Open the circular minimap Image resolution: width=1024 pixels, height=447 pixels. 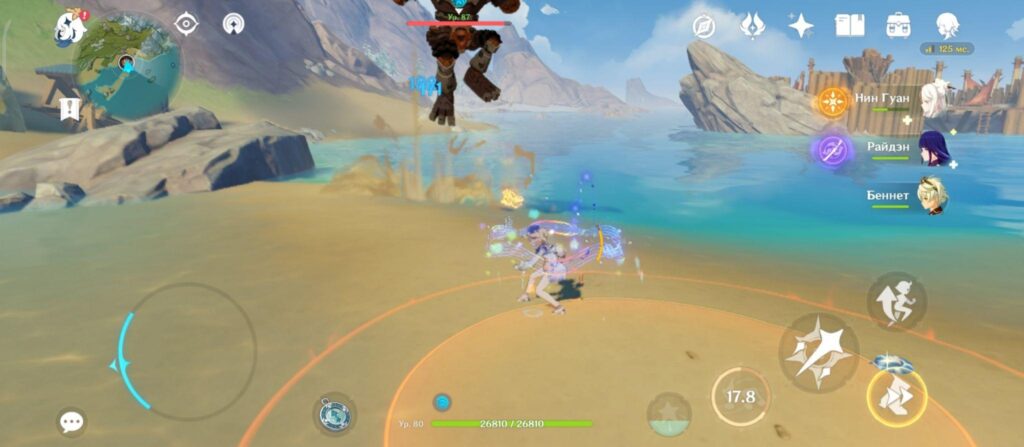pyautogui.click(x=127, y=62)
